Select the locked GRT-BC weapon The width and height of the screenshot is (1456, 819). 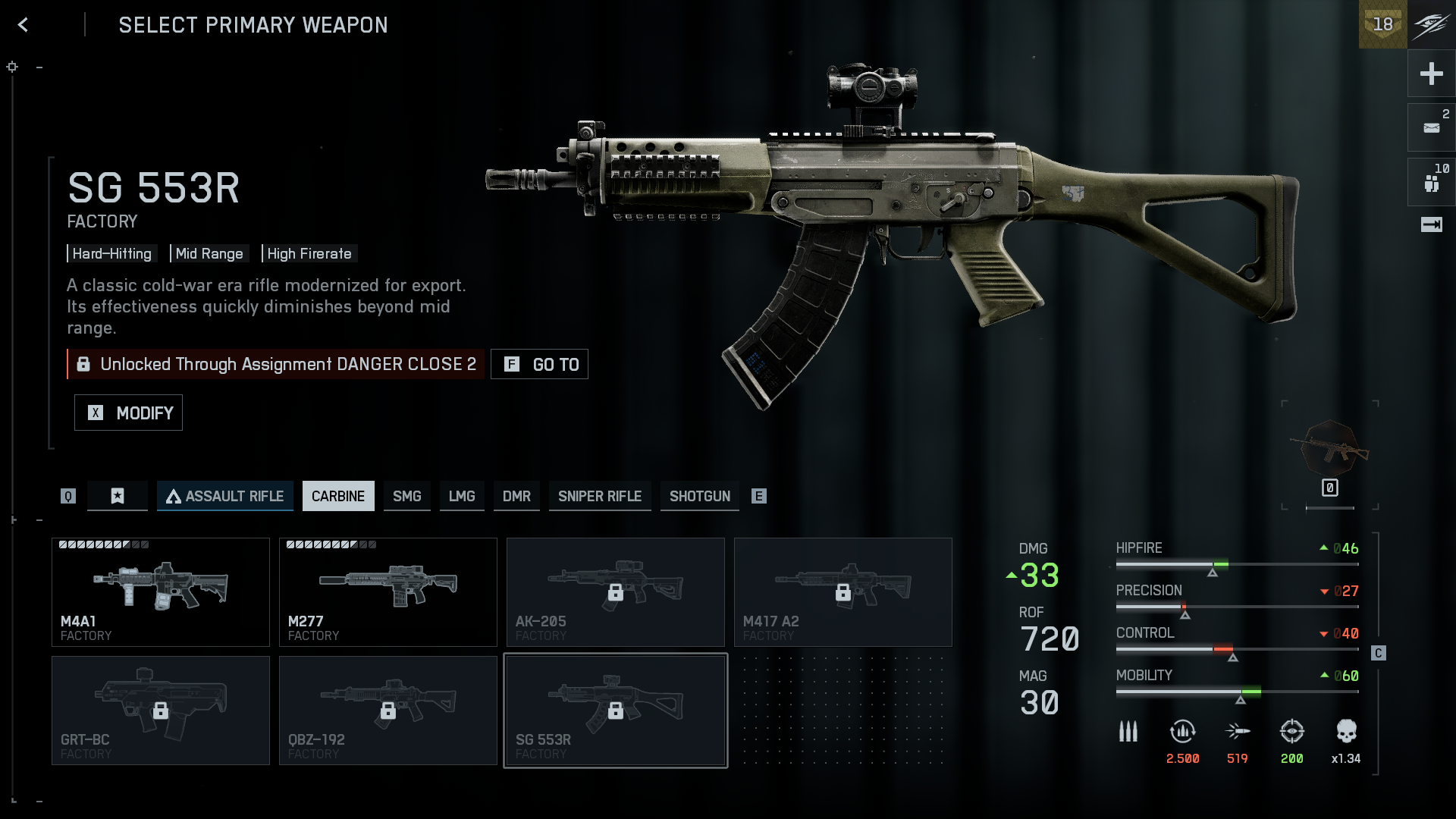coord(161,711)
